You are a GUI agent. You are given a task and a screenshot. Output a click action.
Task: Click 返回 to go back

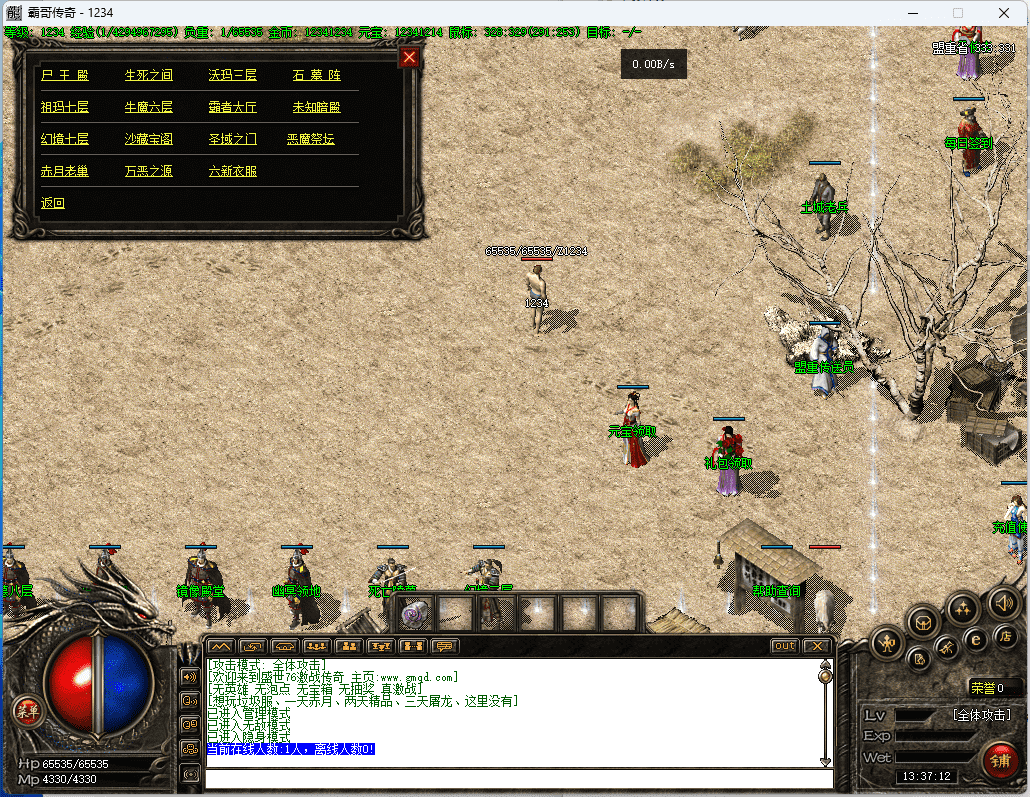[52, 203]
